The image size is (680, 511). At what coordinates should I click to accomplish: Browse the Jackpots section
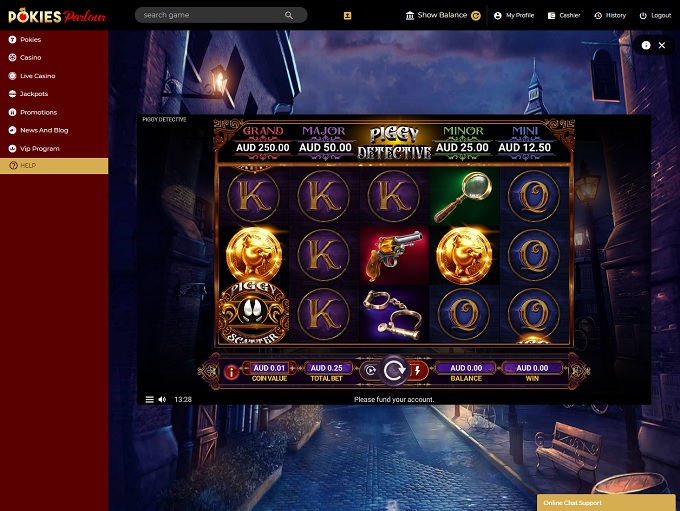click(x=33, y=94)
